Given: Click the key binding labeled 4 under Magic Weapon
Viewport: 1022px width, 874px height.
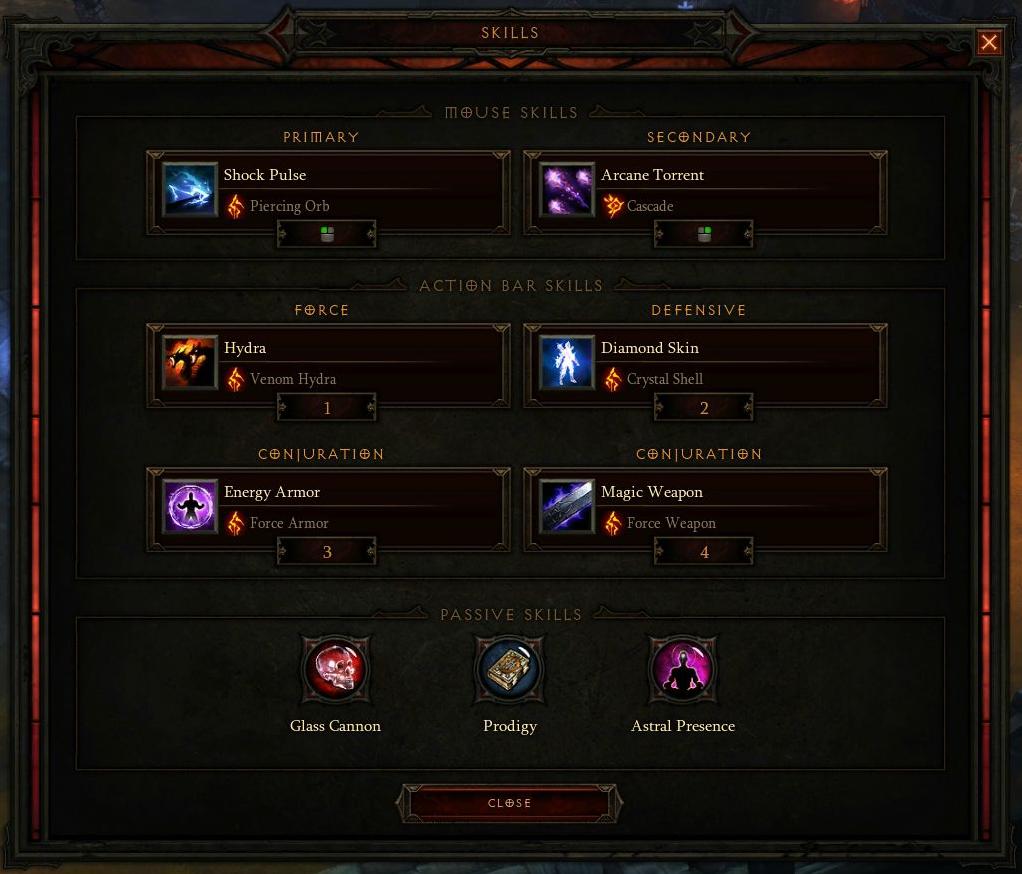Looking at the screenshot, I should tap(704, 552).
